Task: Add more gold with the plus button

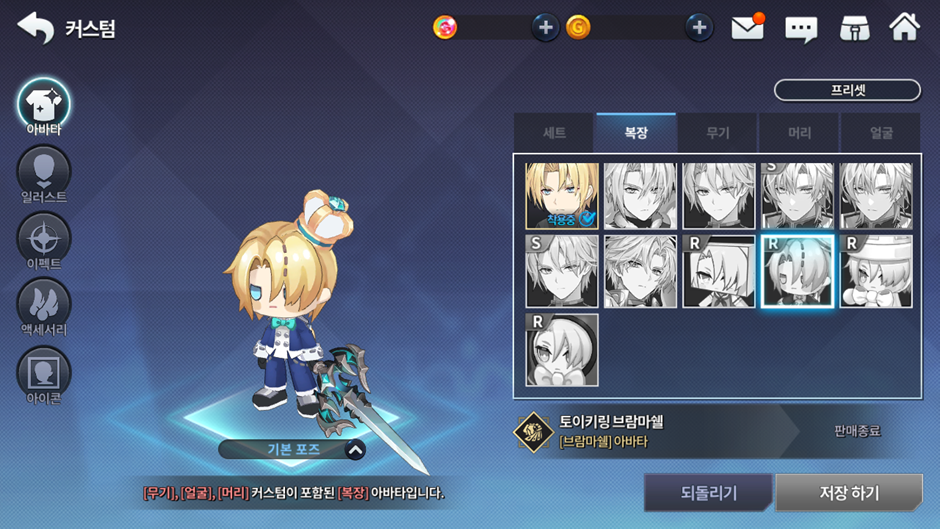Action: 699,28
